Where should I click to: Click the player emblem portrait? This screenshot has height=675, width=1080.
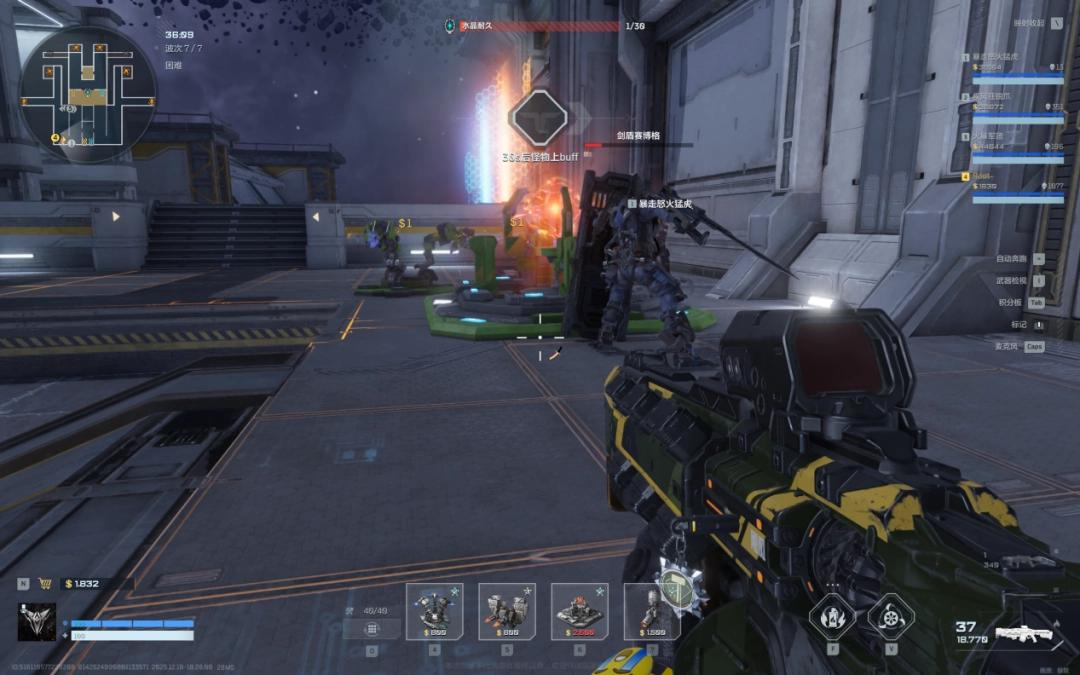pos(37,622)
